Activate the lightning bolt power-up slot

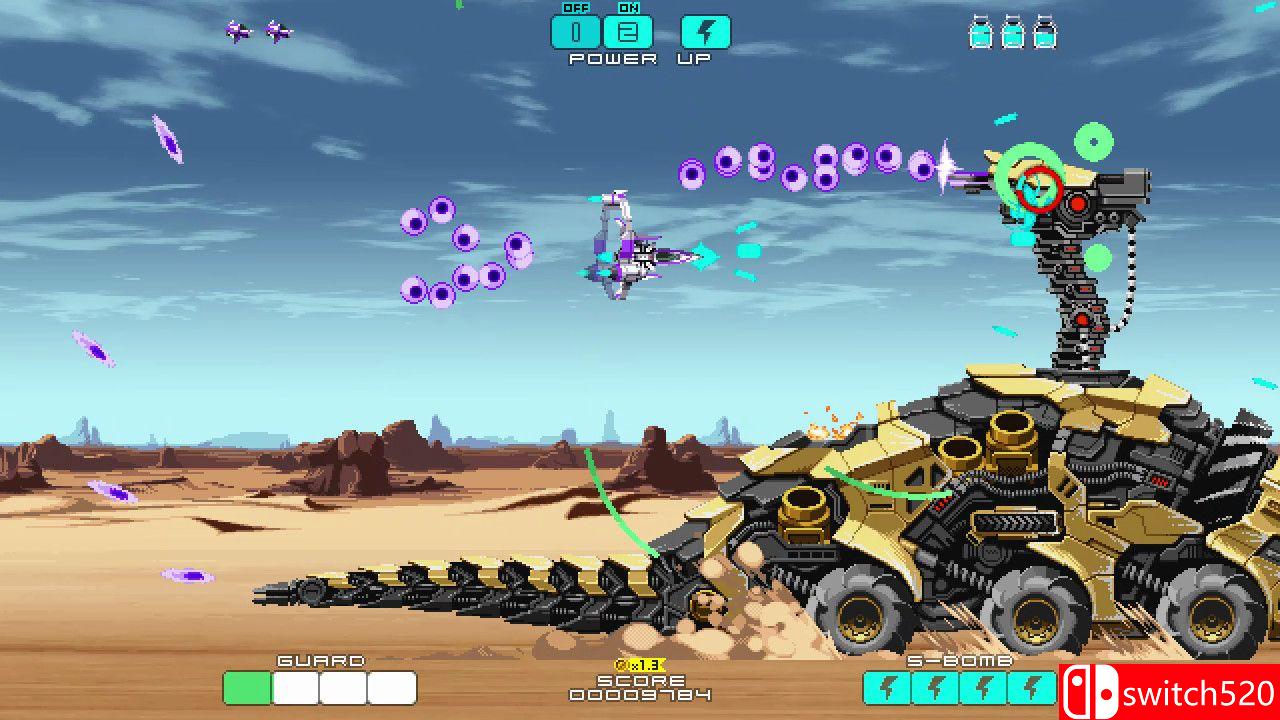705,32
